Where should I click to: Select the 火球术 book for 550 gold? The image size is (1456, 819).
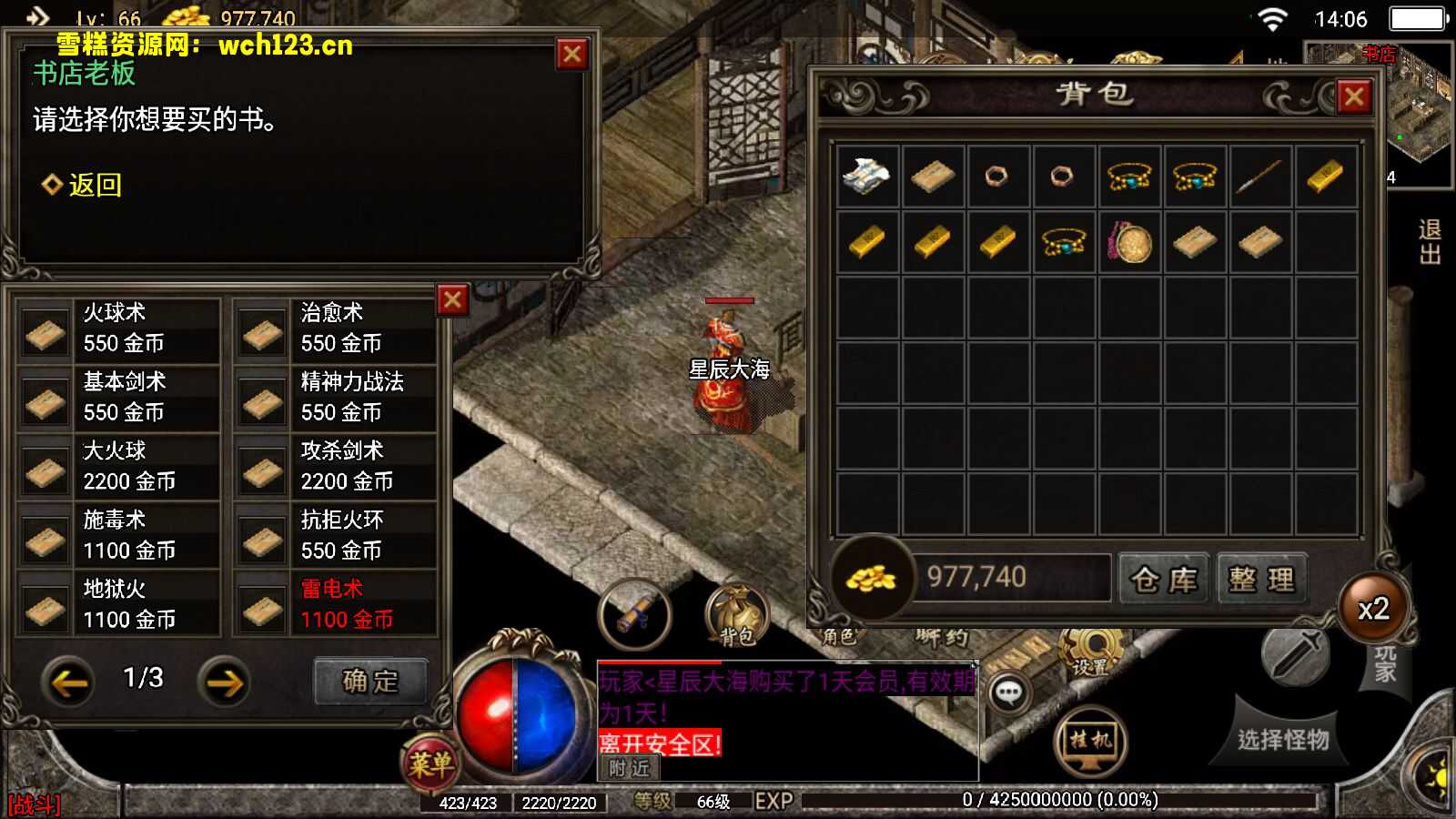(x=119, y=329)
